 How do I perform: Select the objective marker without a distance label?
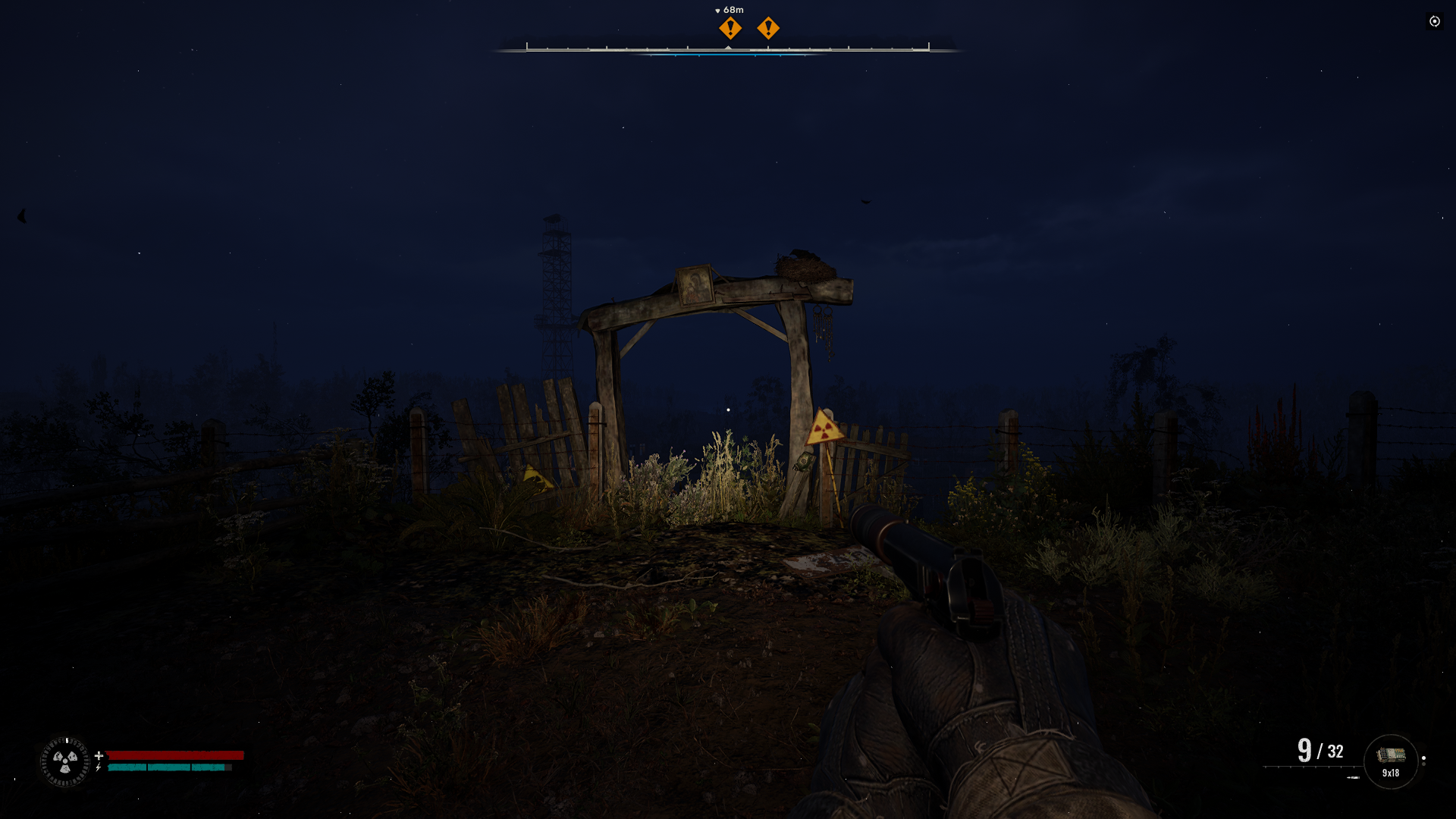tap(768, 29)
